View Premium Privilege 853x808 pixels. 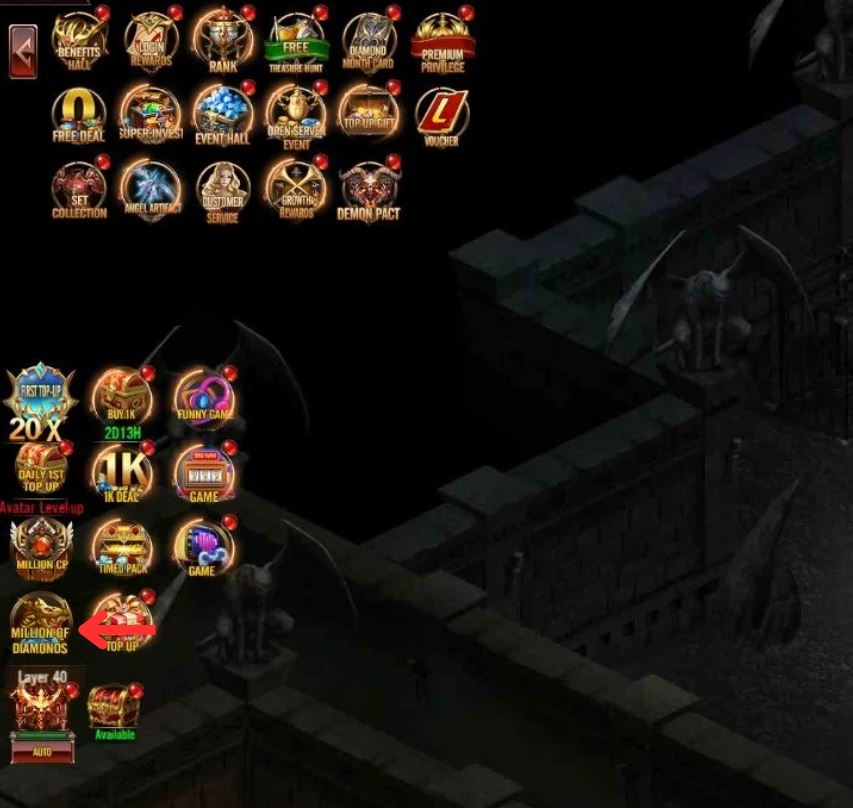coord(442,42)
